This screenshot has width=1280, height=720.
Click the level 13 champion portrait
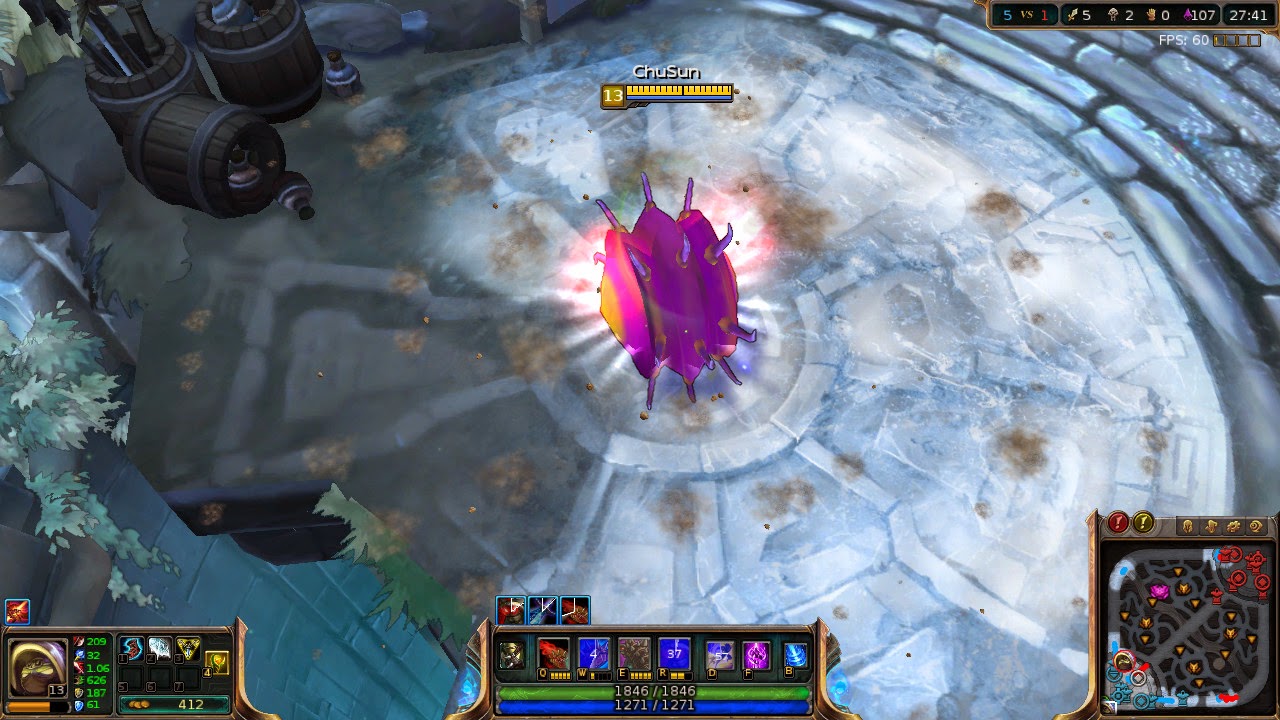(x=38, y=667)
